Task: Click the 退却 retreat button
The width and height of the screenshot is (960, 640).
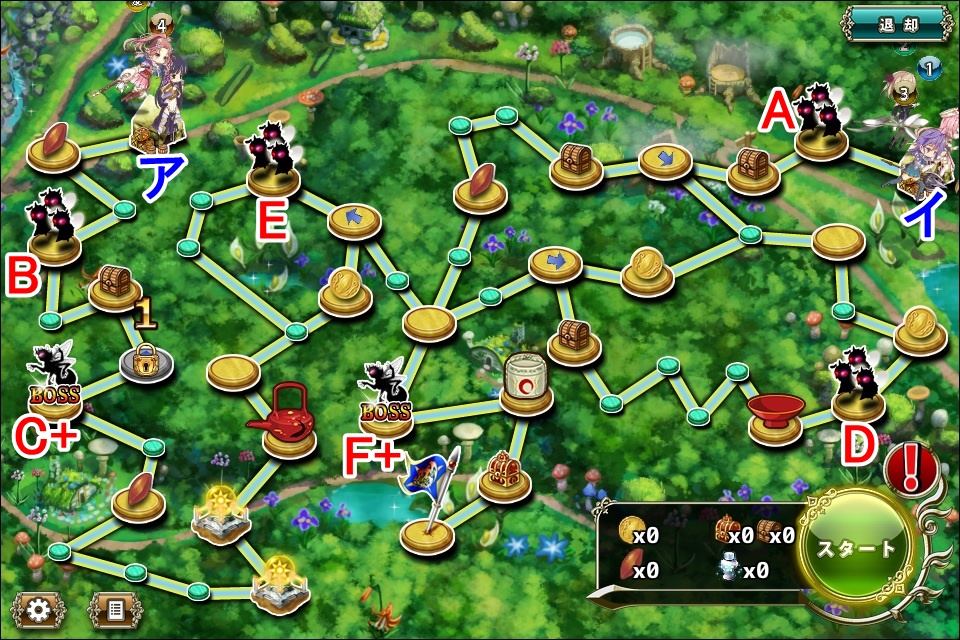Action: point(895,22)
